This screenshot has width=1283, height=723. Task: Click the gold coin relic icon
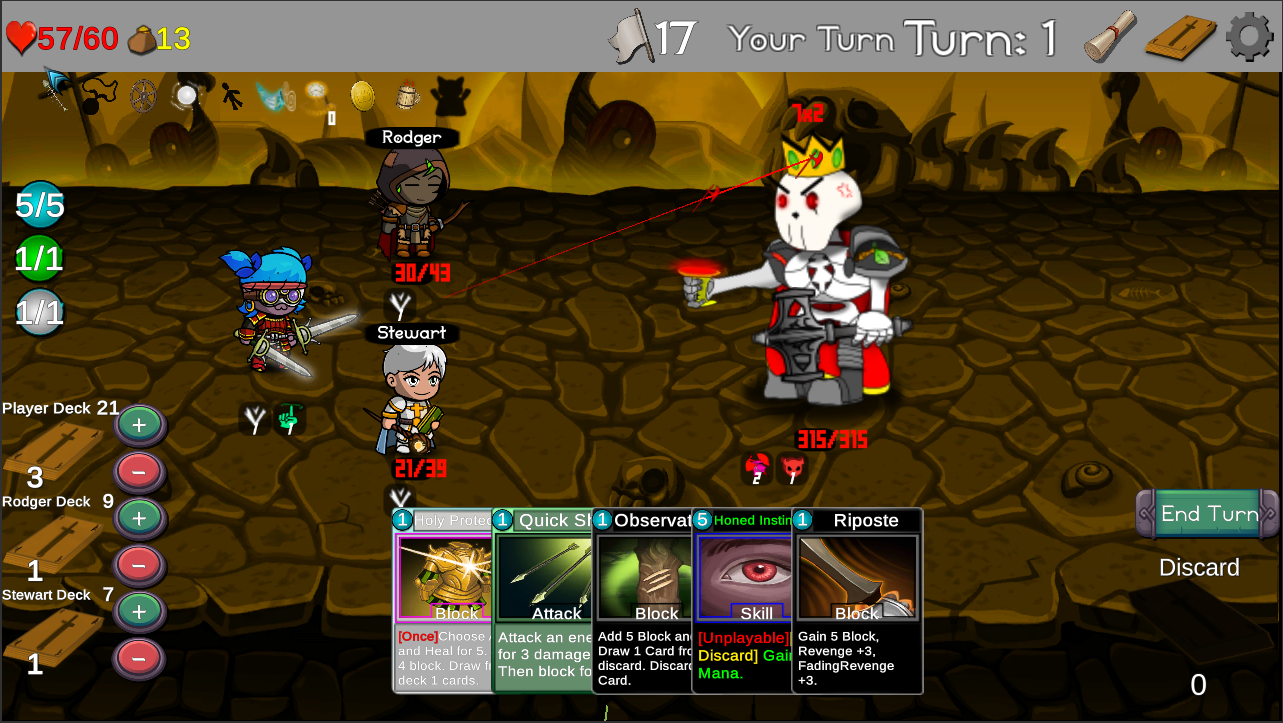[362, 95]
